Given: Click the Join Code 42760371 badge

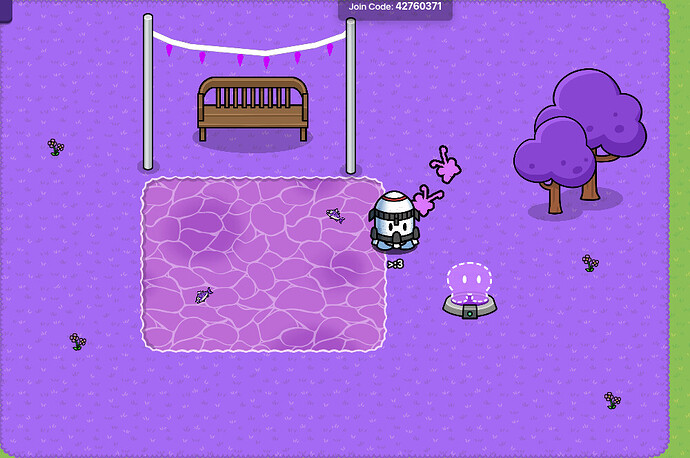Looking at the screenshot, I should click(394, 8).
